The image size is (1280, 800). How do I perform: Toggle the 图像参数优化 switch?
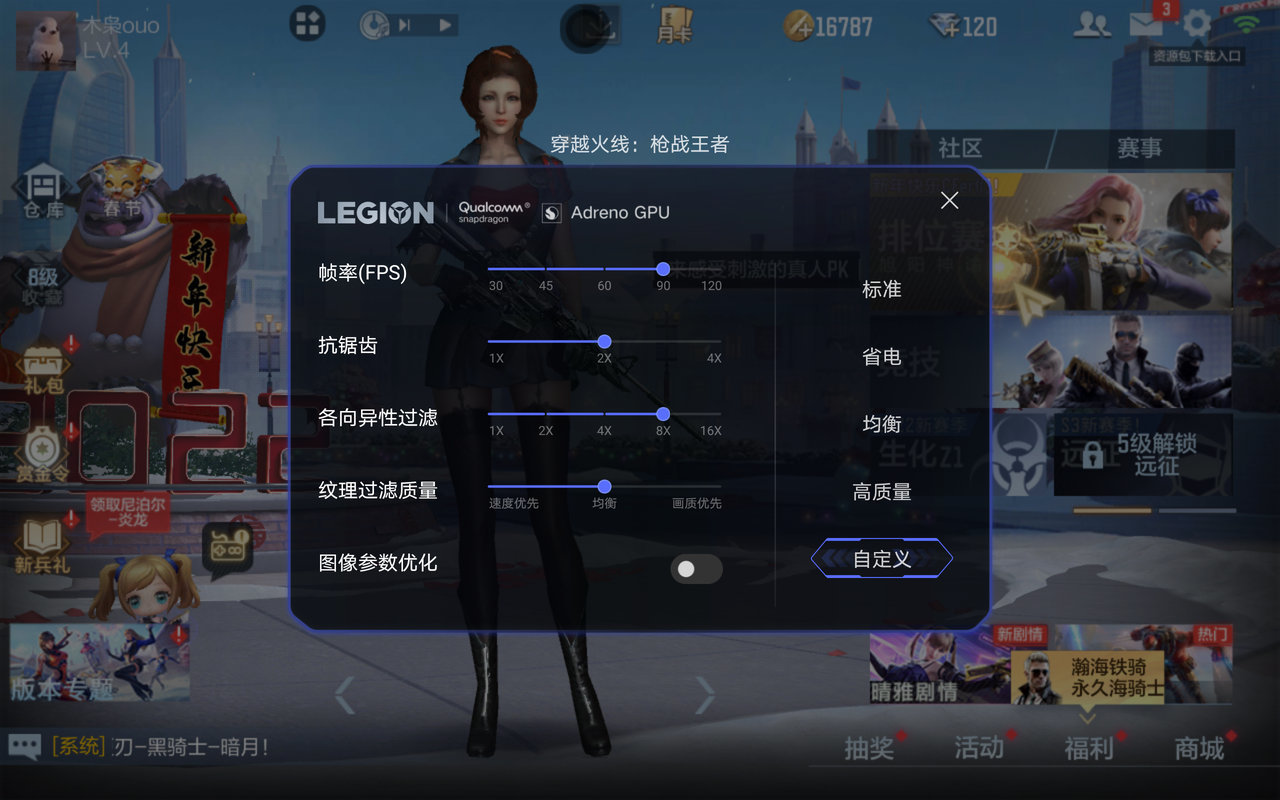coord(696,569)
